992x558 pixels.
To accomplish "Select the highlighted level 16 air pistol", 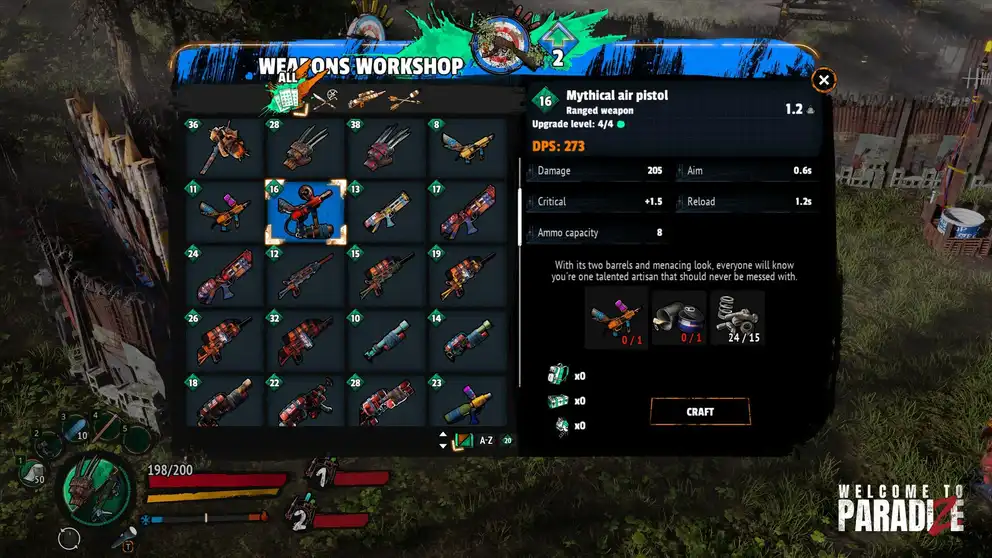I will tap(305, 212).
